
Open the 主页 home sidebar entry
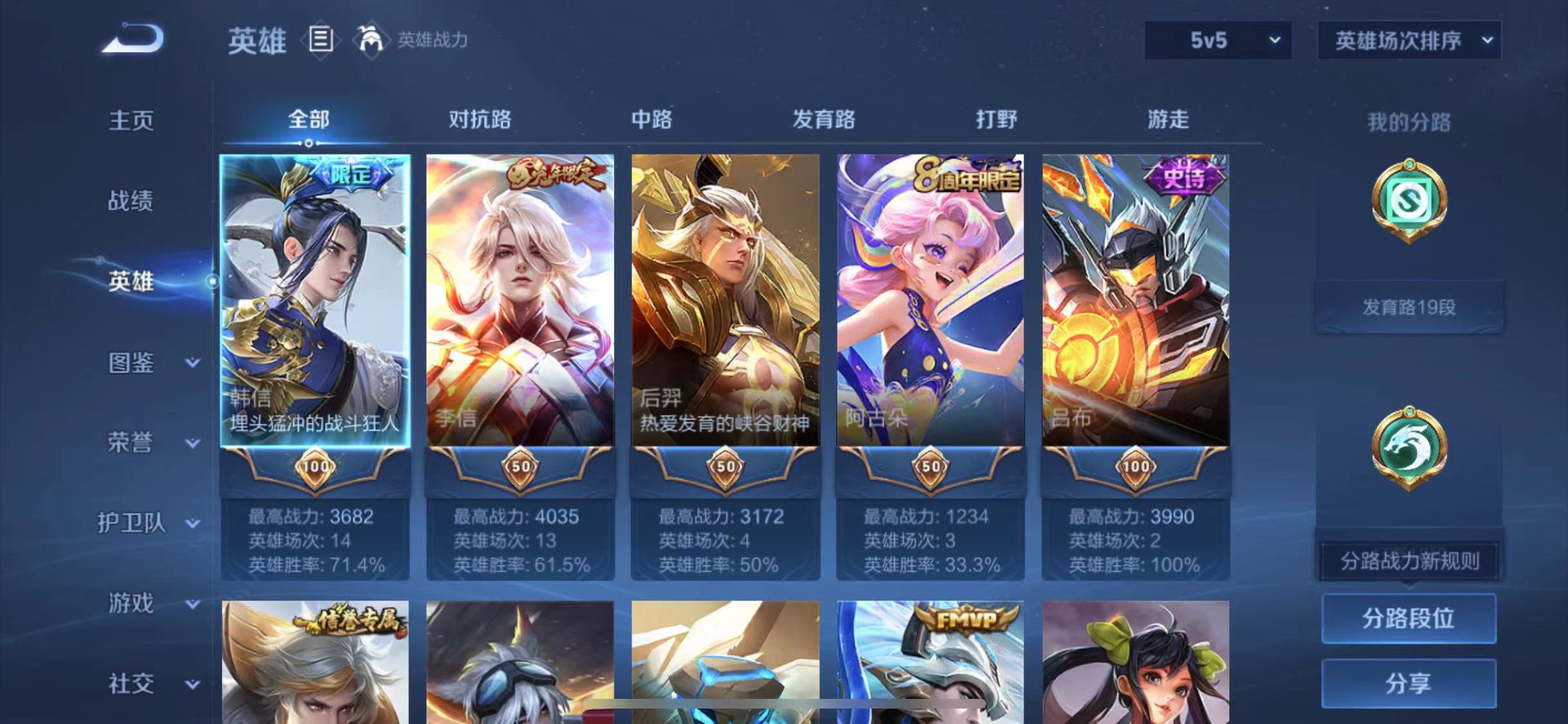[x=131, y=120]
